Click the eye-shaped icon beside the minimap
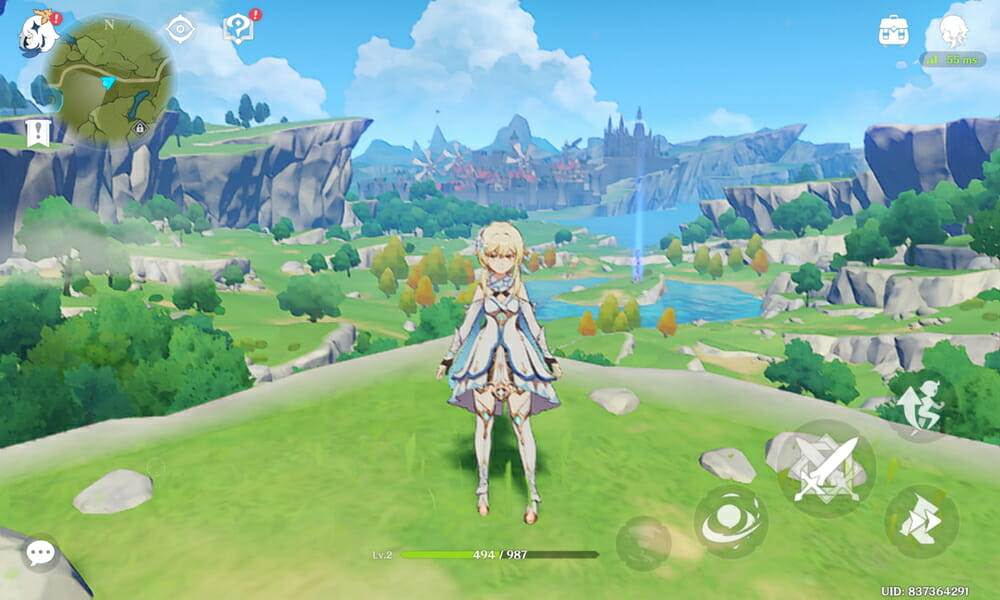The height and width of the screenshot is (600, 1000). click(x=180, y=29)
